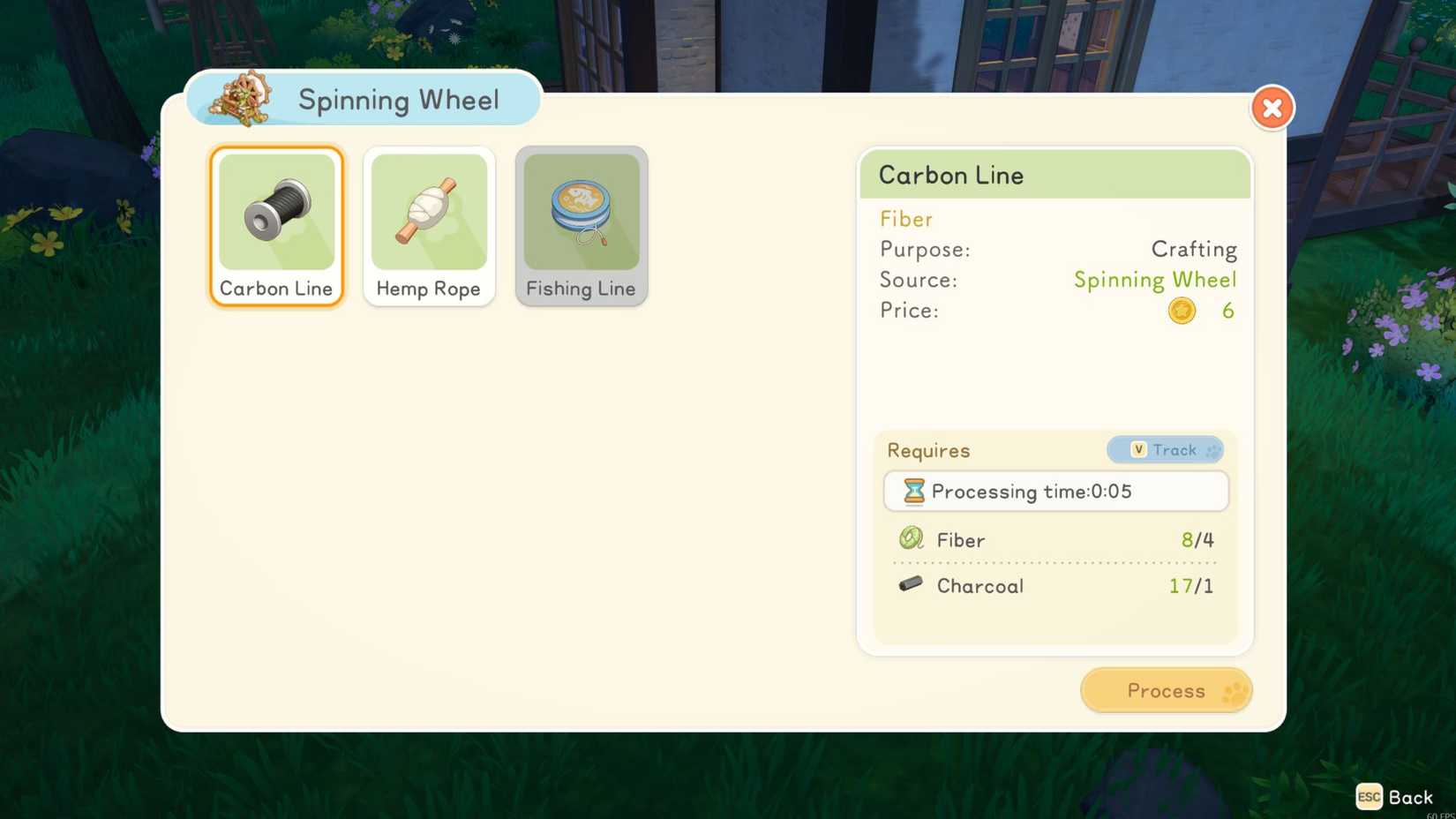Image resolution: width=1456 pixels, height=819 pixels.
Task: Click the Processing time 0:05 bar
Action: (1055, 492)
